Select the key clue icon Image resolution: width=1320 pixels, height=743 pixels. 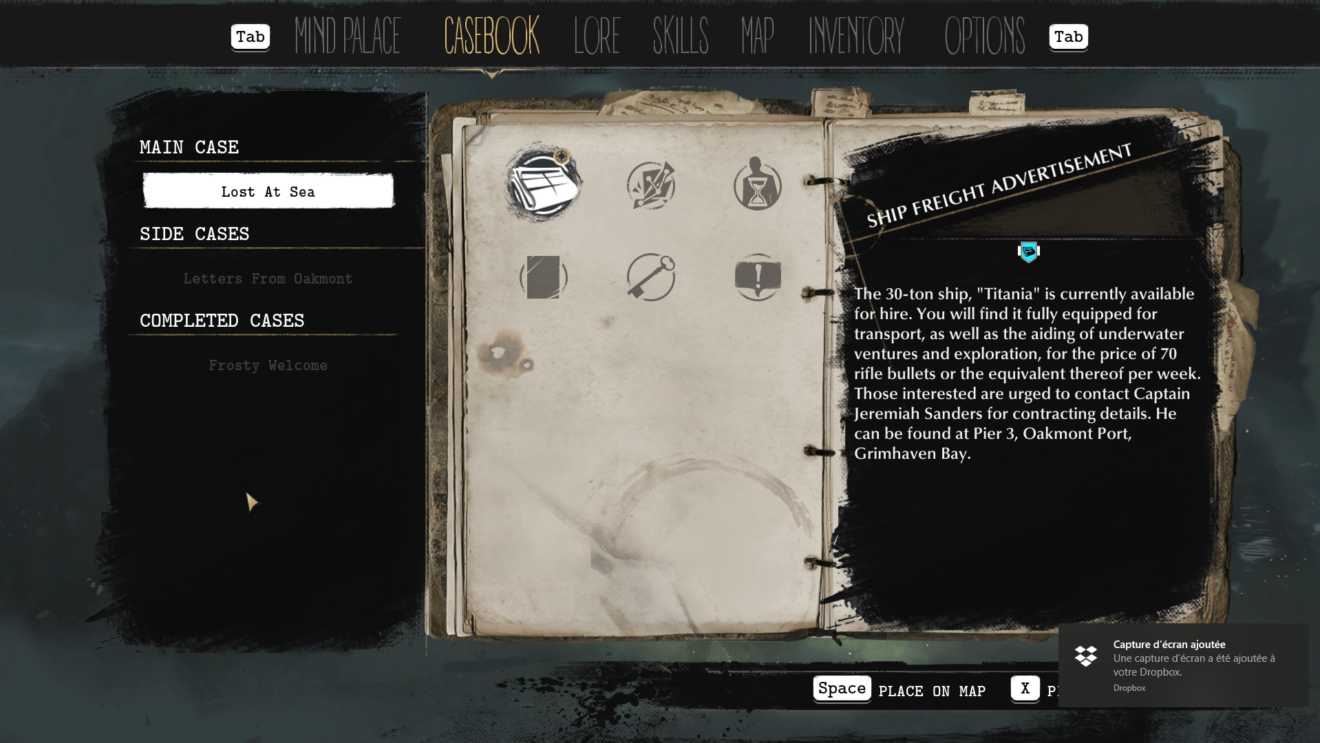point(651,277)
